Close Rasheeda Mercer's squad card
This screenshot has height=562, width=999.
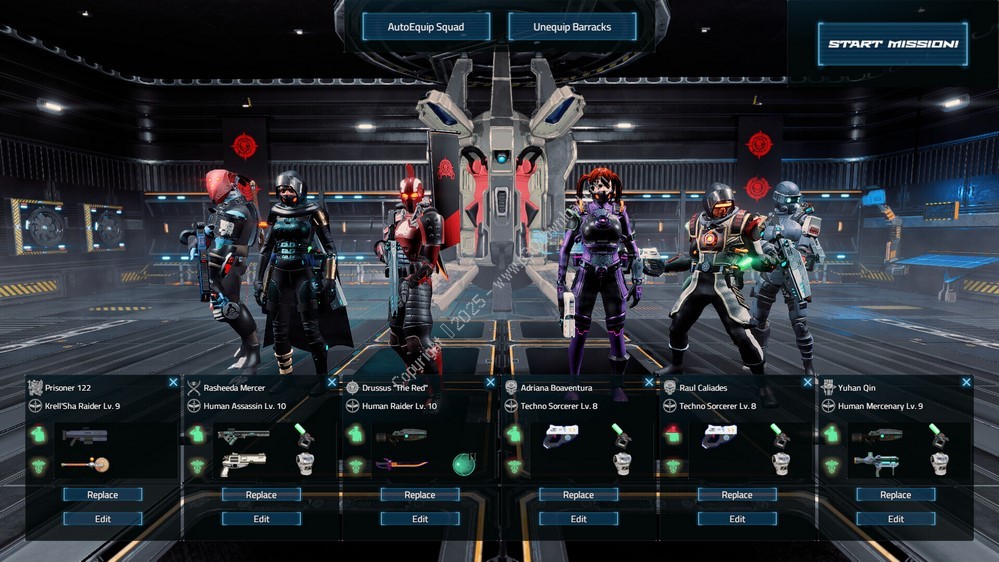coord(332,383)
